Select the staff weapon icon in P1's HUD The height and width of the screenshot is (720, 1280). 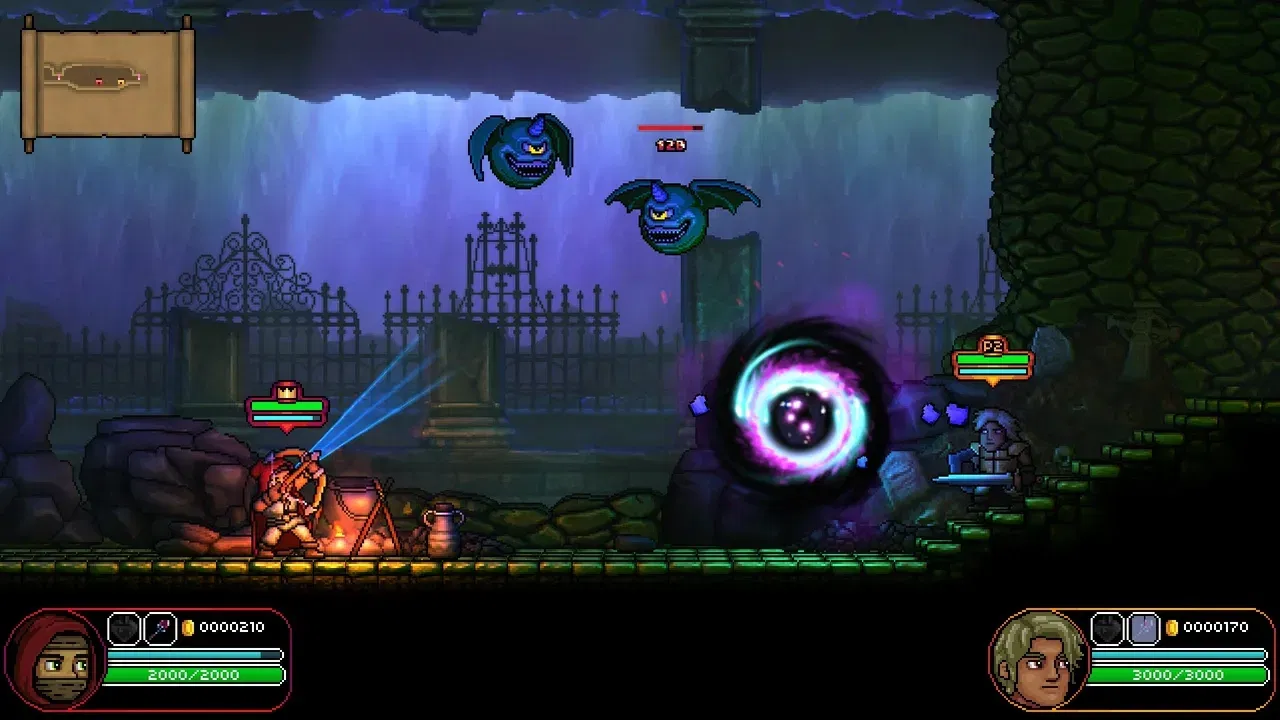coord(158,628)
